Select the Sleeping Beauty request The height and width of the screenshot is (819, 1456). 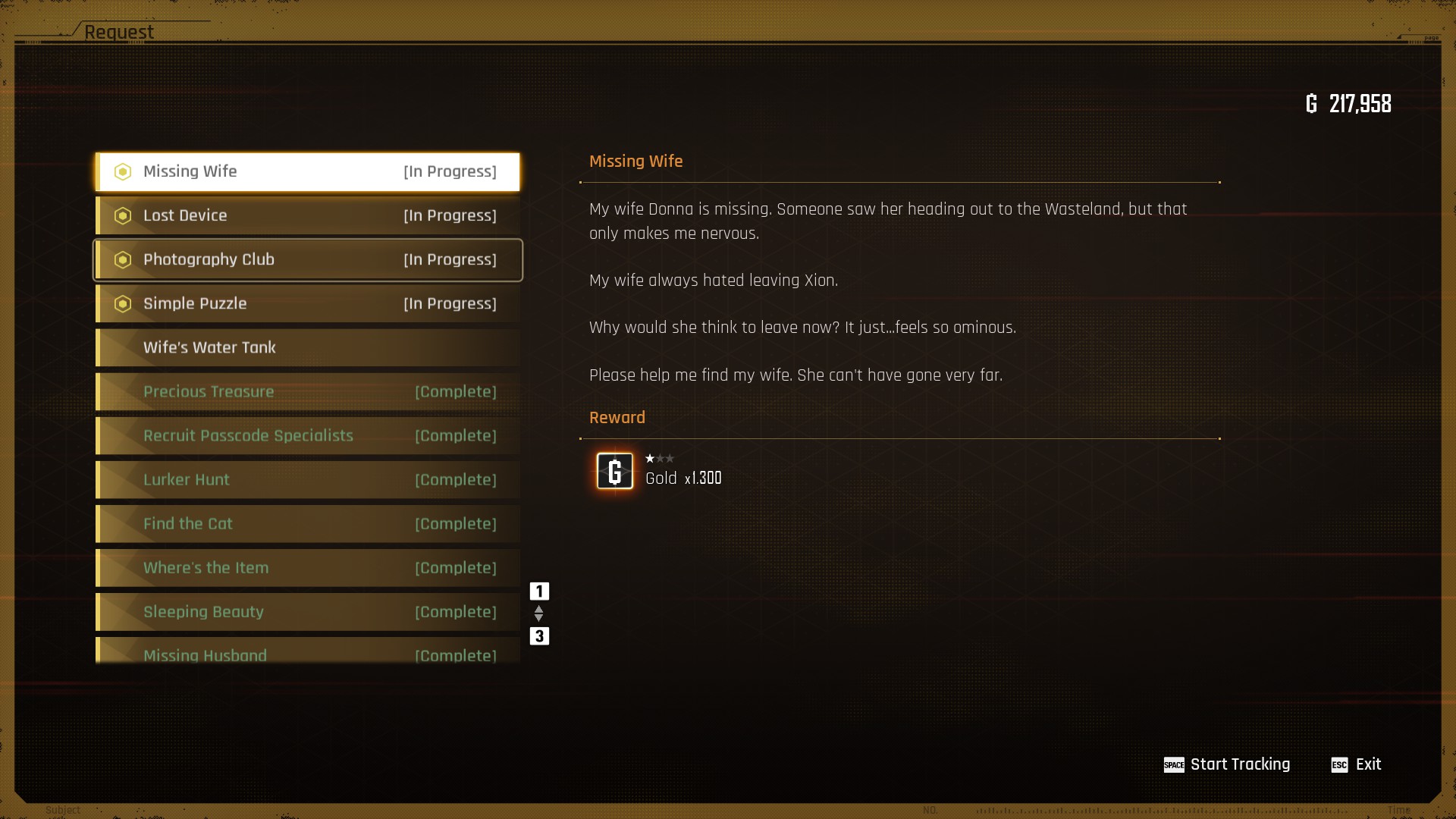pos(307,612)
